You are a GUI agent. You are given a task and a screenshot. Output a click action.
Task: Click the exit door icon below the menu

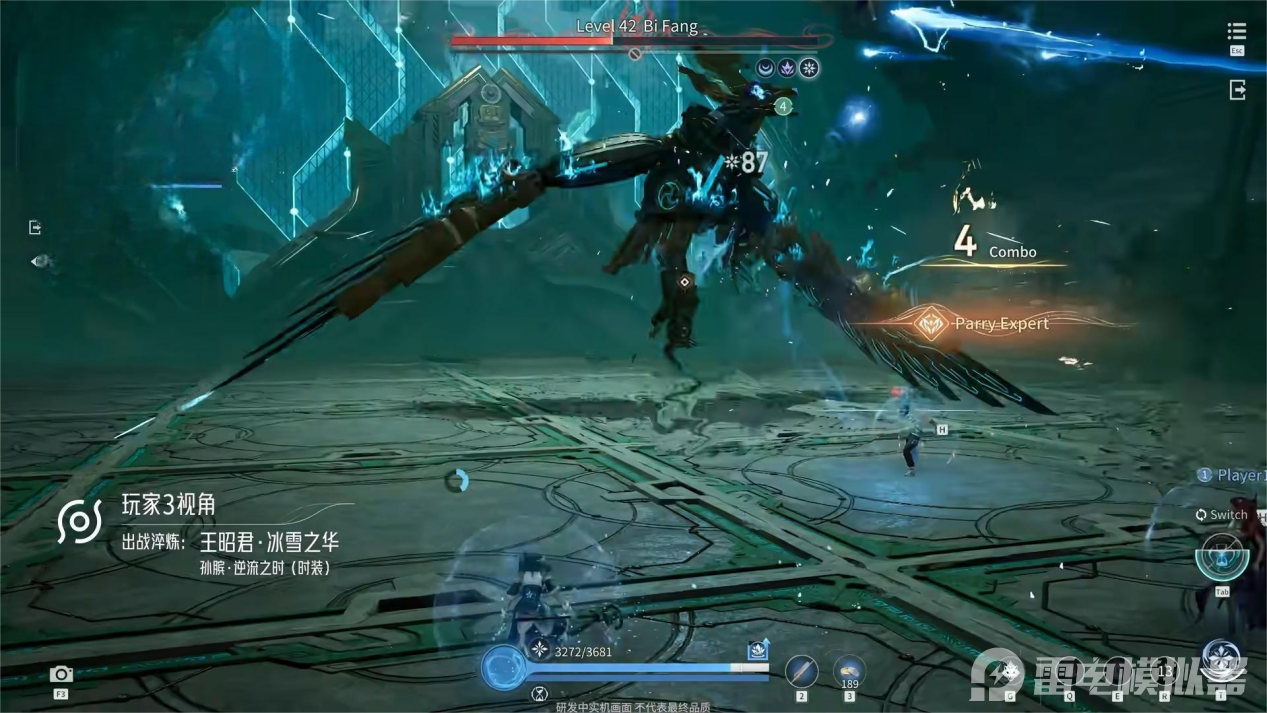pyautogui.click(x=1237, y=90)
